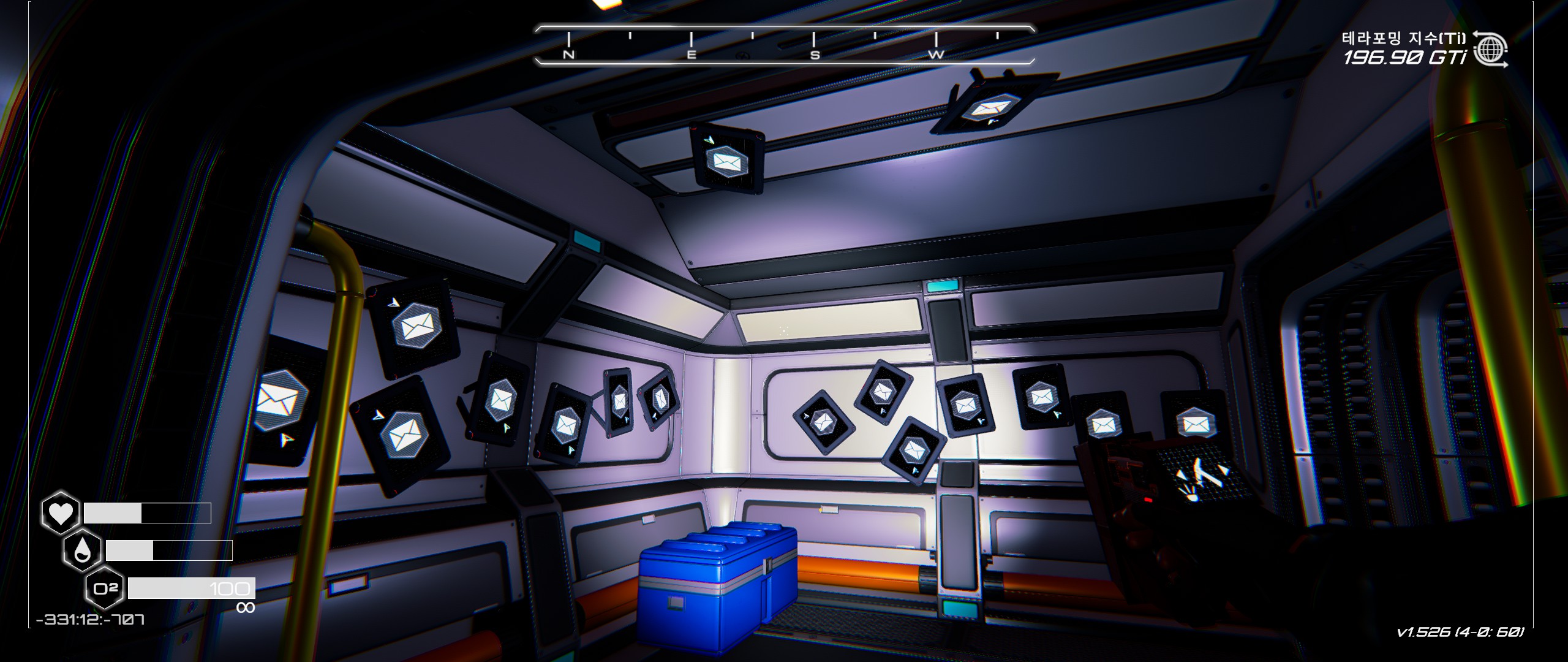Screen dimensions: 1568x662
Task: Click the heart health icon
Action: click(61, 513)
